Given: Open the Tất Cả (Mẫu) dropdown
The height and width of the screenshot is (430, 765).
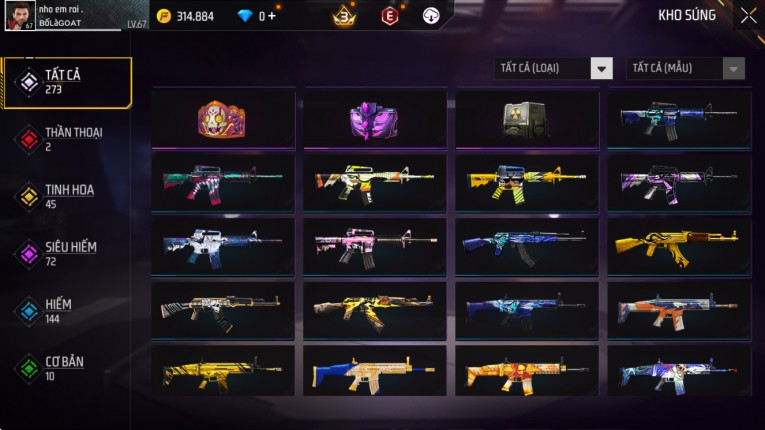Looking at the screenshot, I should tap(685, 68).
